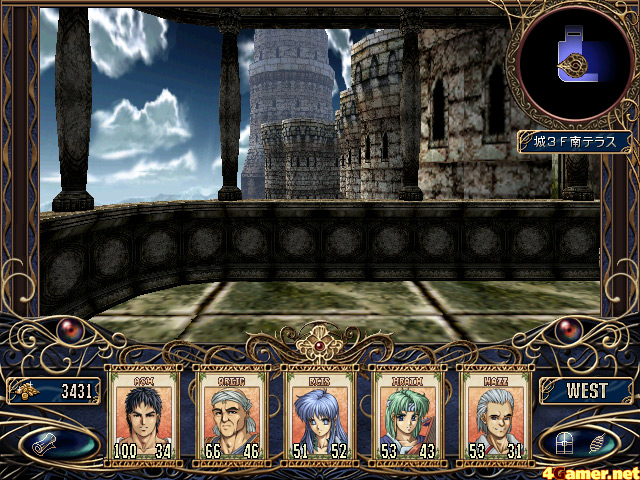Click the window-shaped icon
The width and height of the screenshot is (640, 480).
(568, 441)
